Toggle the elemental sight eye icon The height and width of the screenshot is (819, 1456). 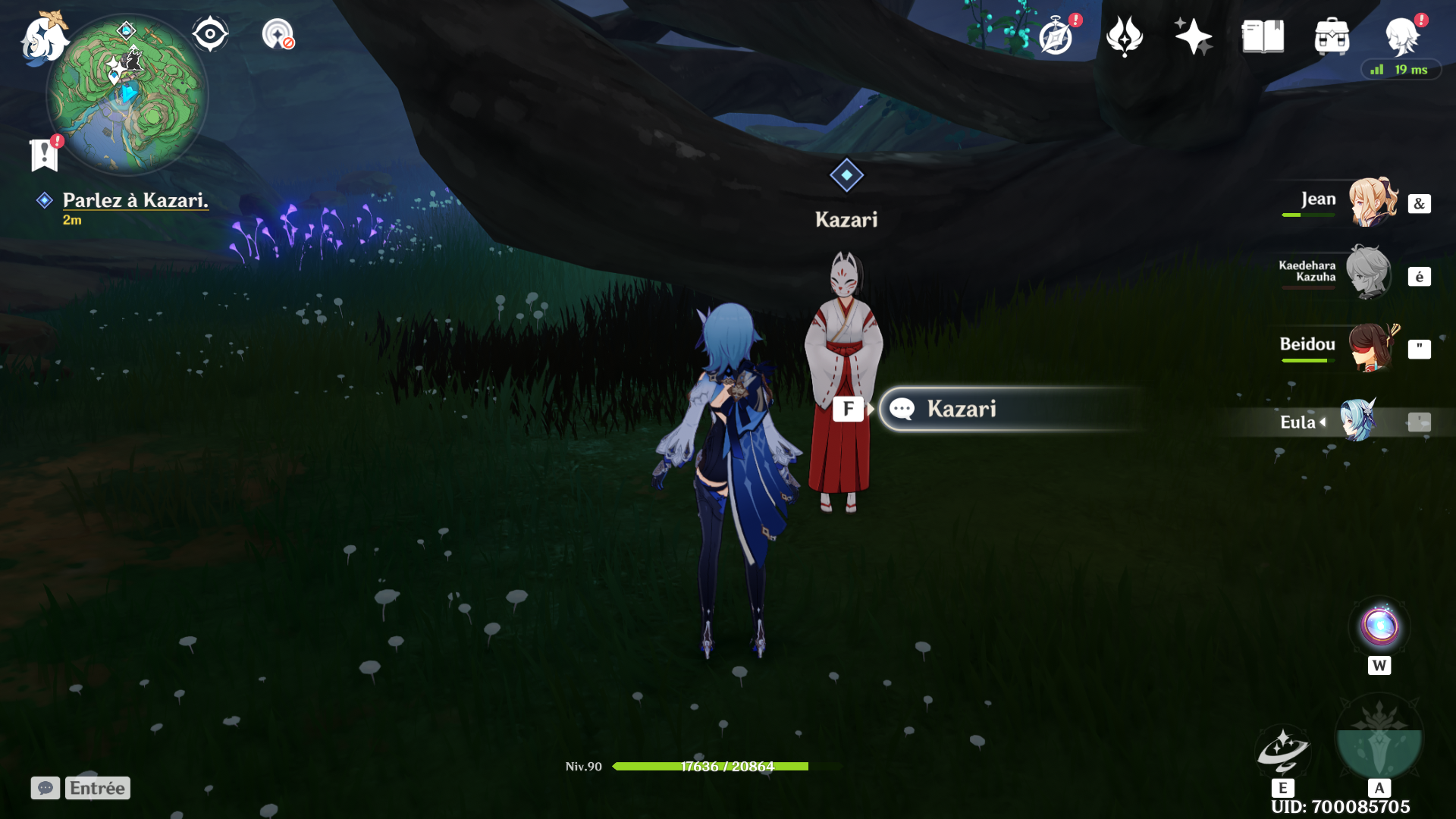pos(209,35)
